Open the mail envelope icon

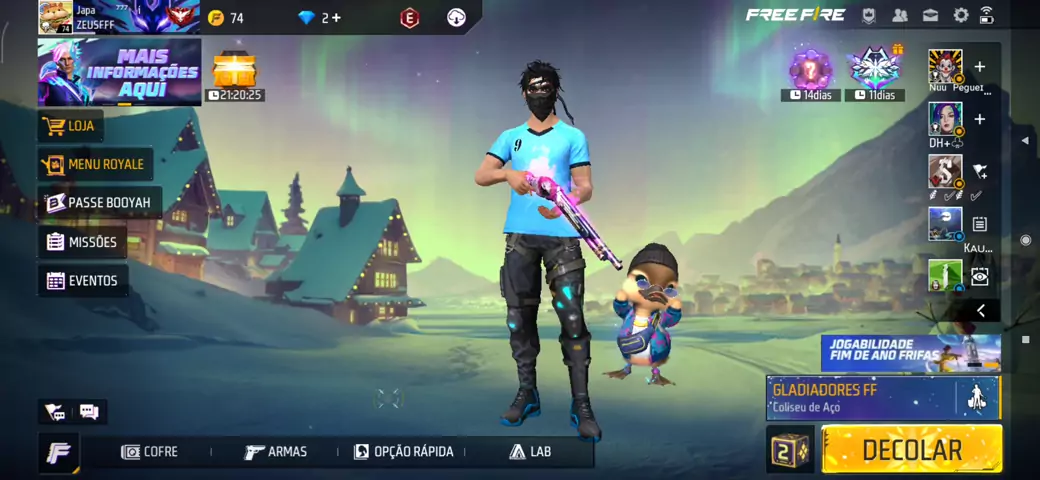[x=930, y=15]
